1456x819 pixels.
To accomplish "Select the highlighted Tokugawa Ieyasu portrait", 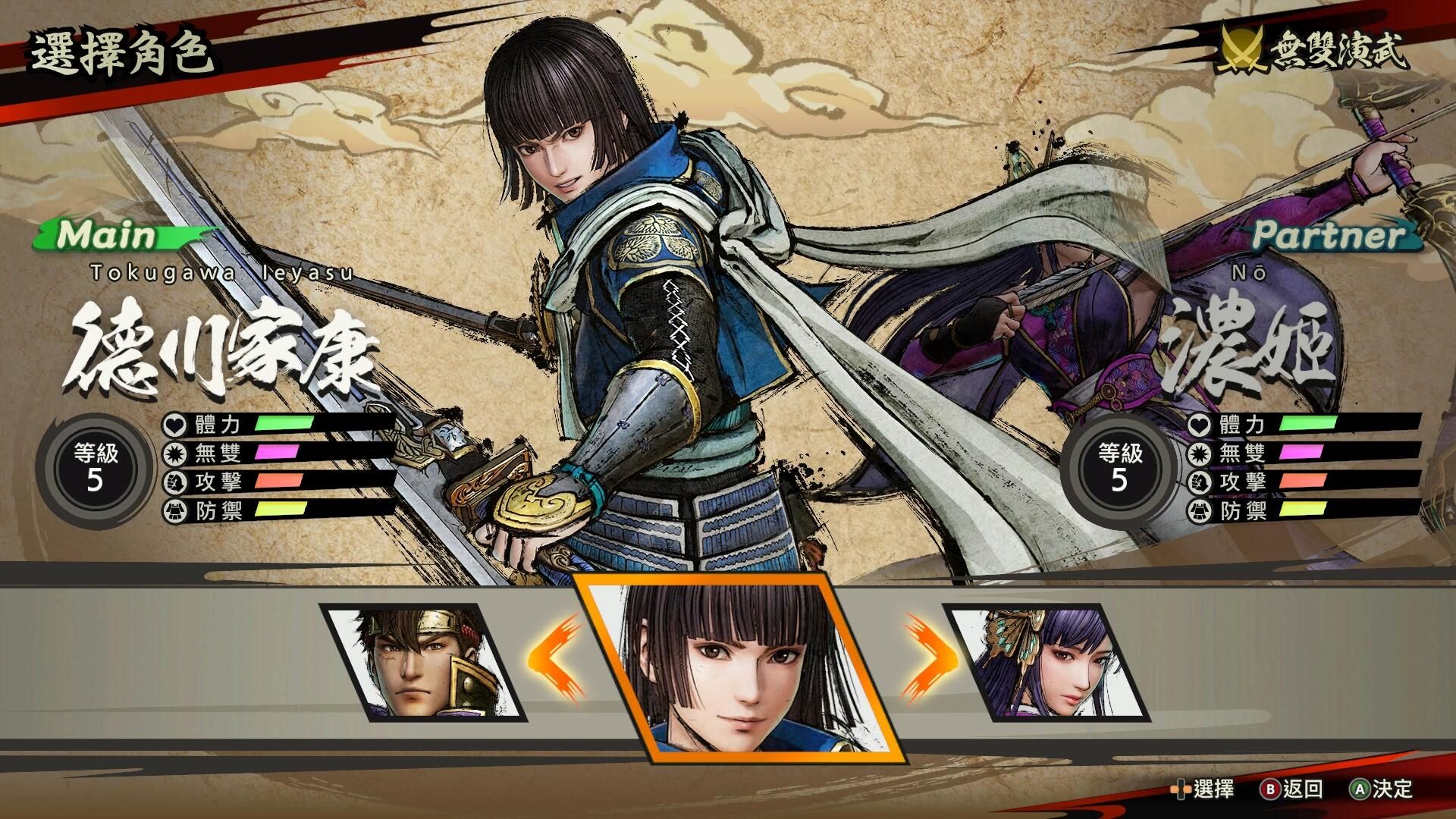I will [x=739, y=669].
